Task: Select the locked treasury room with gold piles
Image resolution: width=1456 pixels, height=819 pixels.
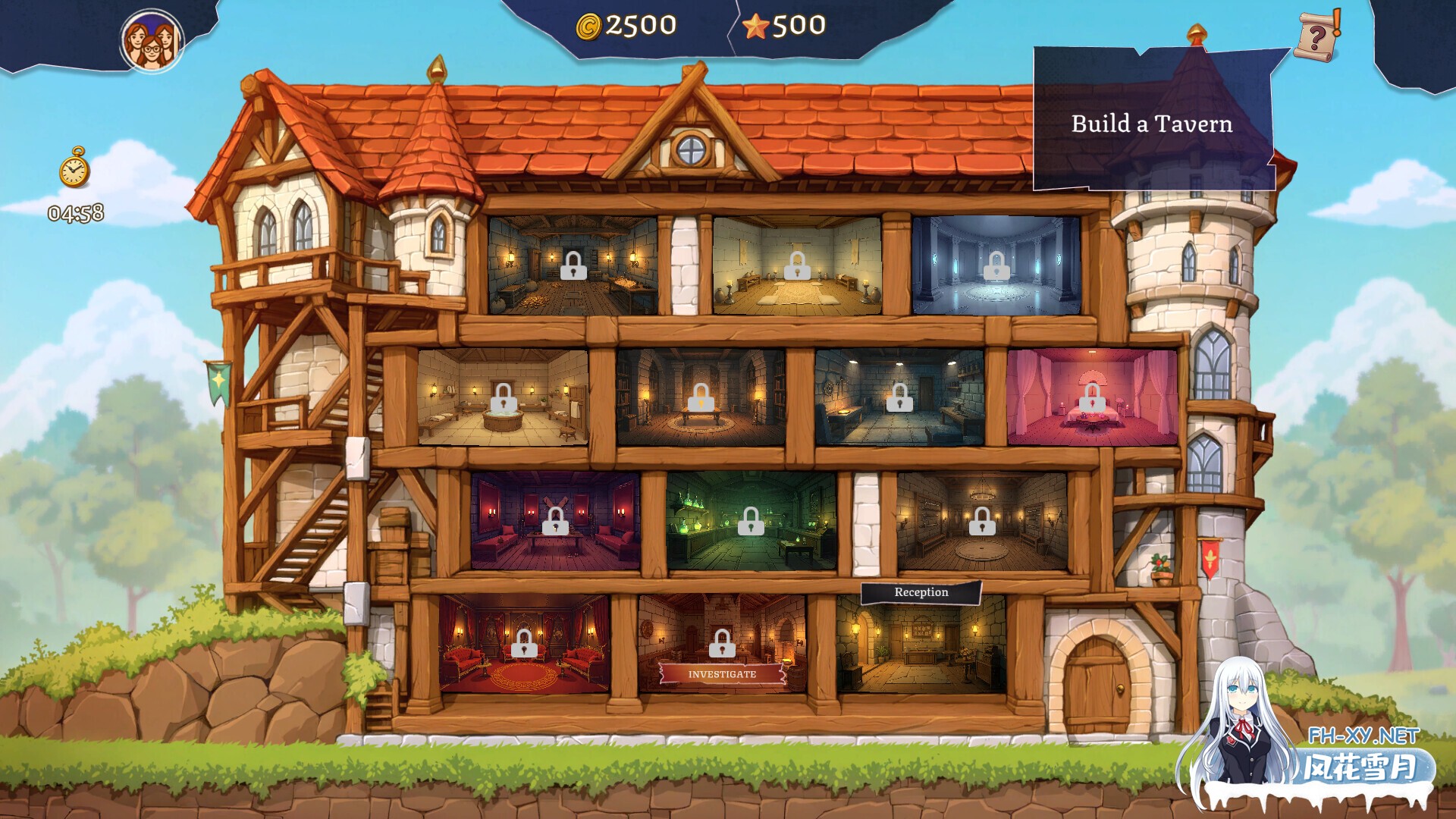Action: point(573,265)
